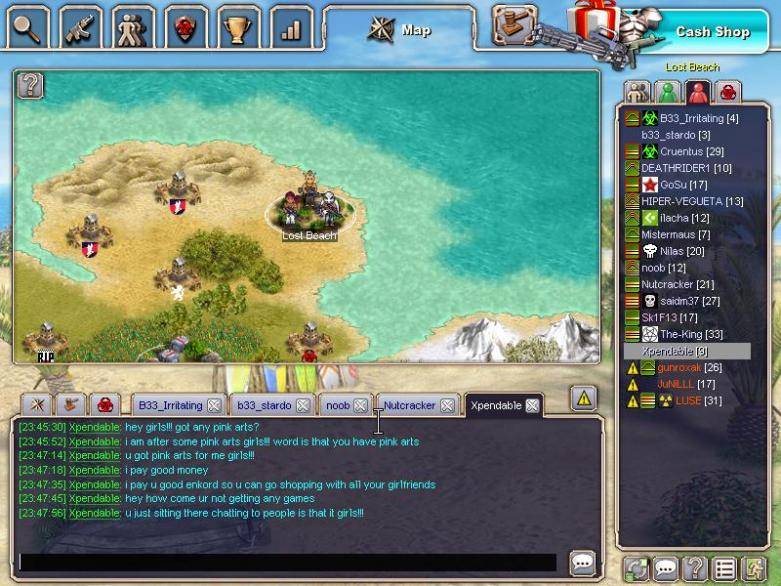Viewport: 781px width, 586px height.
Task: Close the noob chat tab
Action: 359,405
